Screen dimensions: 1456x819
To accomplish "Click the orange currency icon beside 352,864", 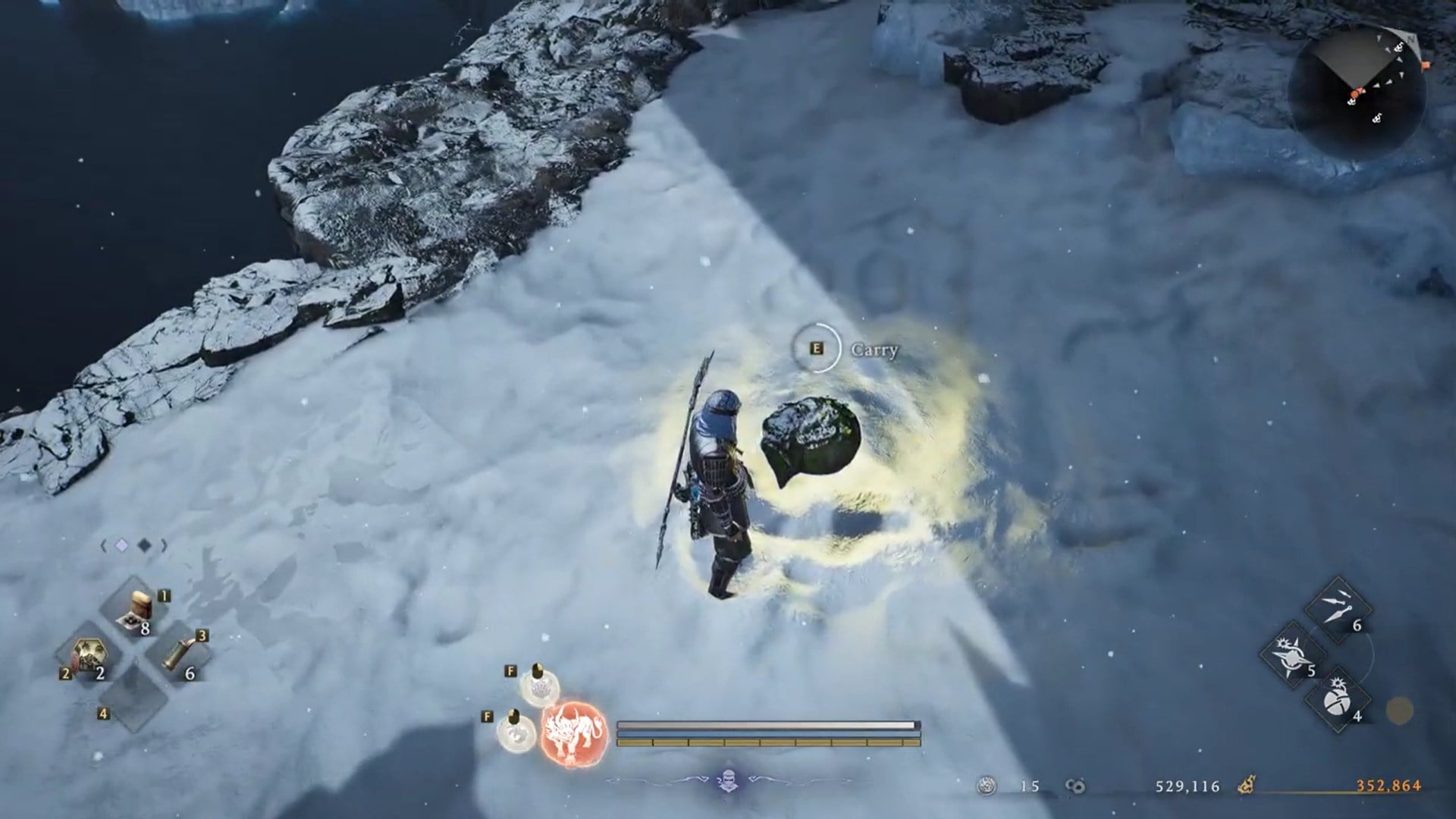I will pos(1247,785).
